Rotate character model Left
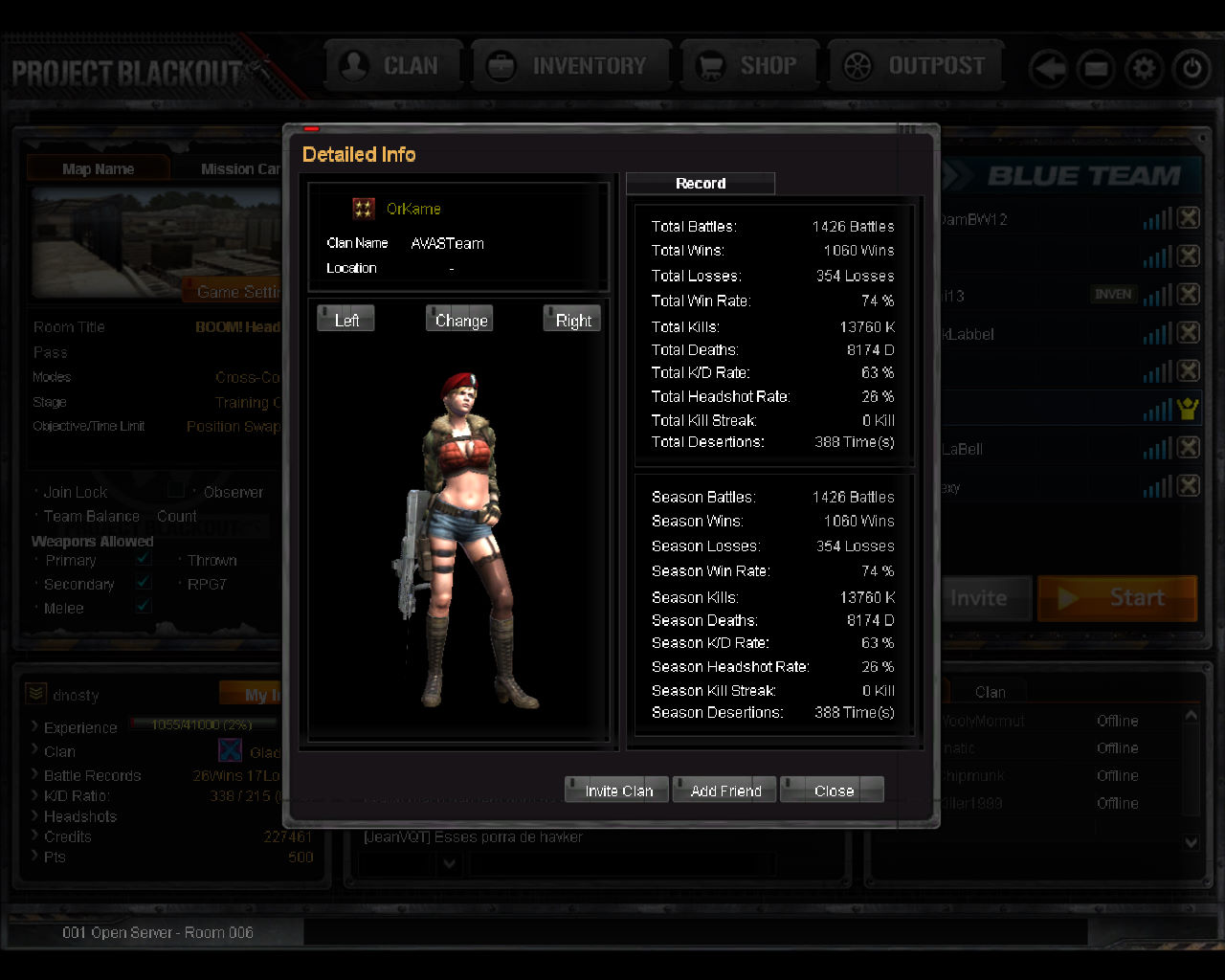The image size is (1225, 980). pyautogui.click(x=345, y=320)
